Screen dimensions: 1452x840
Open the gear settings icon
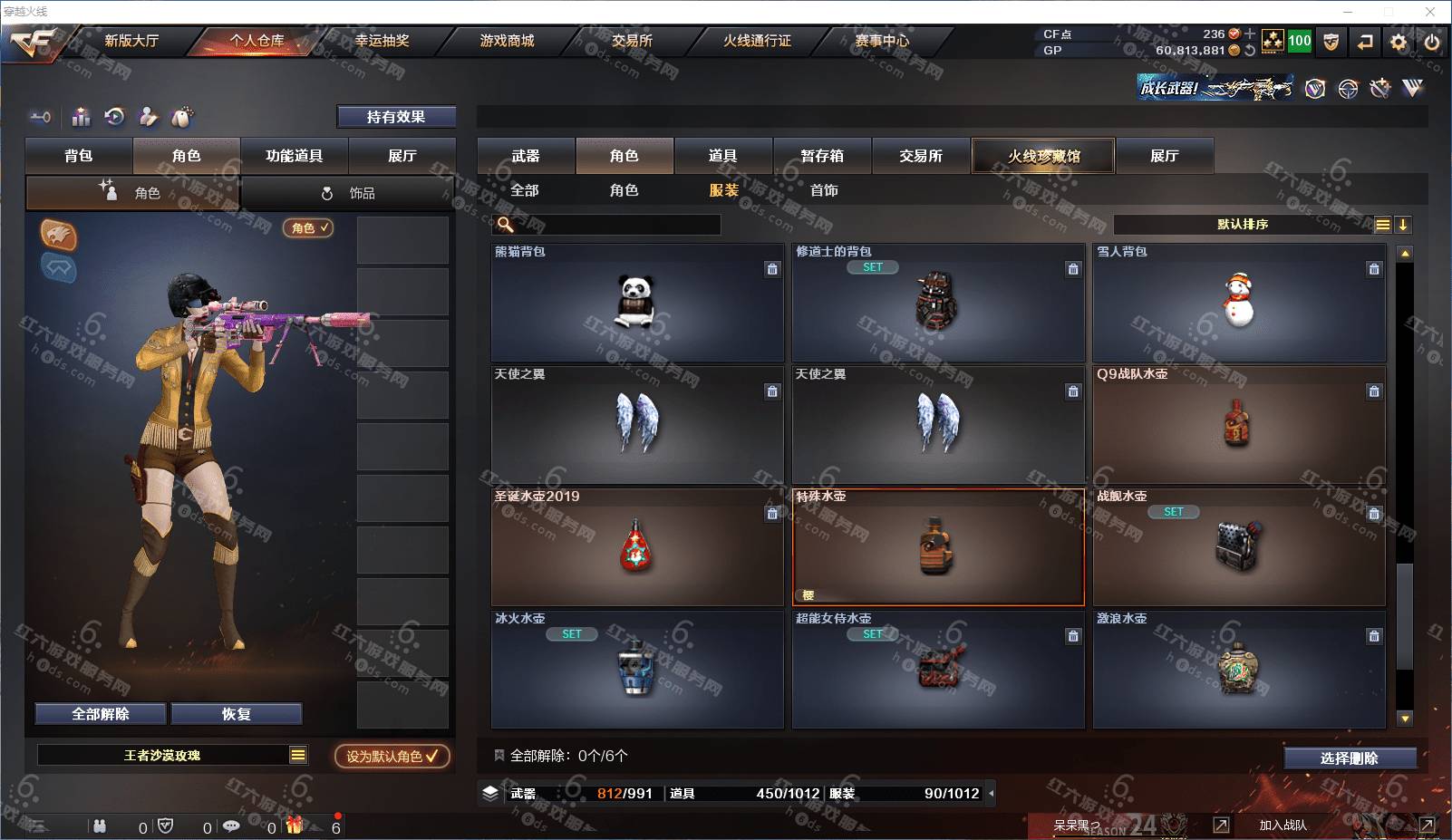click(x=1399, y=42)
